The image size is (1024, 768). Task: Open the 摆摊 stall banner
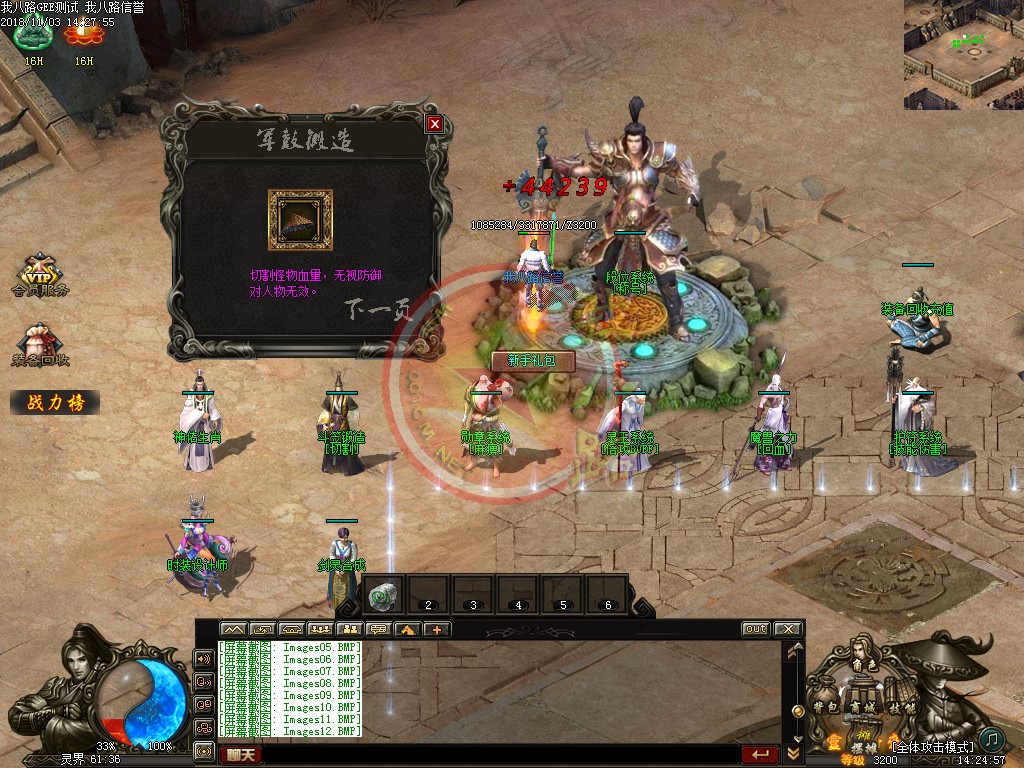tap(864, 747)
